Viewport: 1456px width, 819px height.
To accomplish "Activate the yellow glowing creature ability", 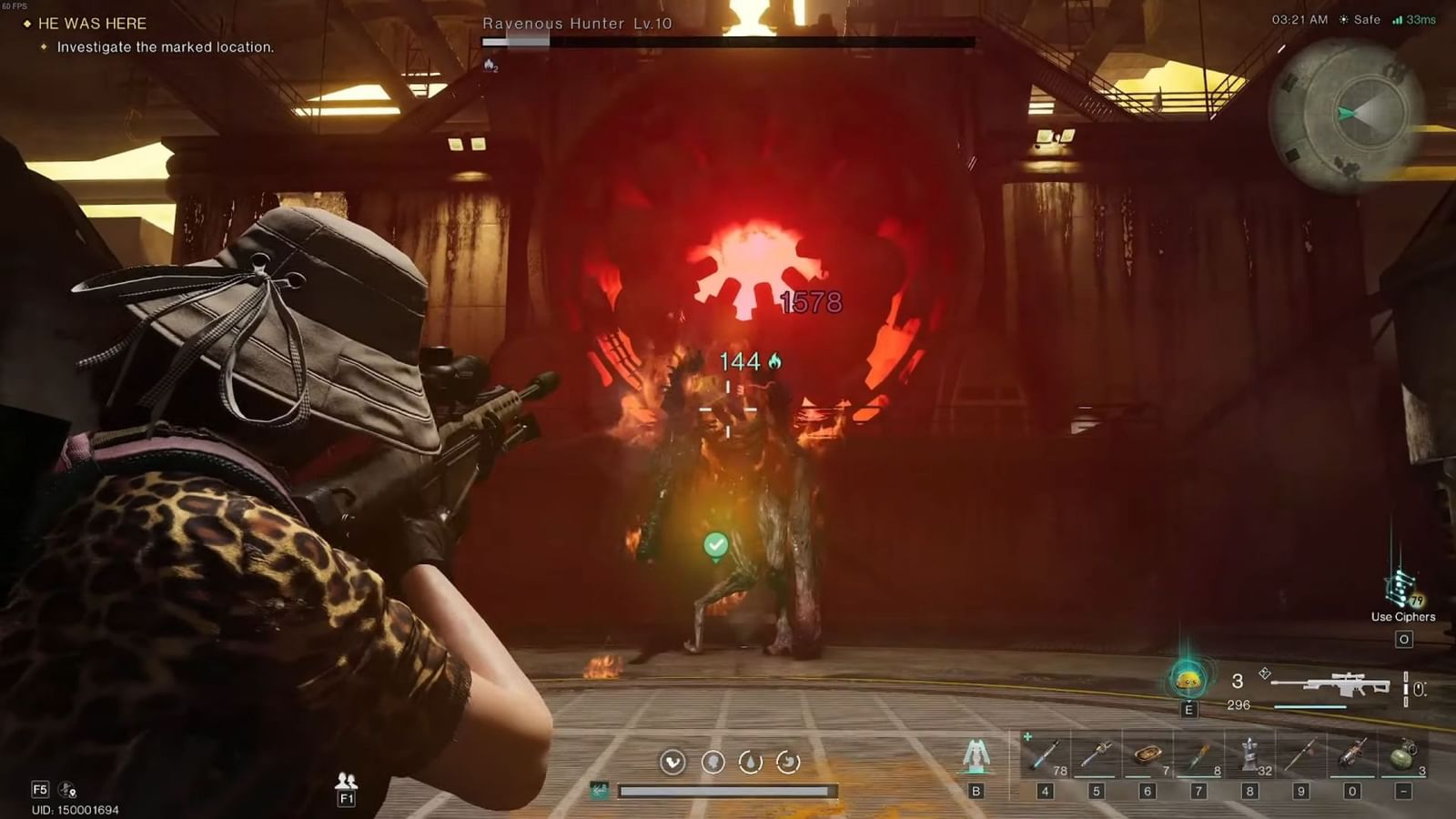I will pos(1188,679).
